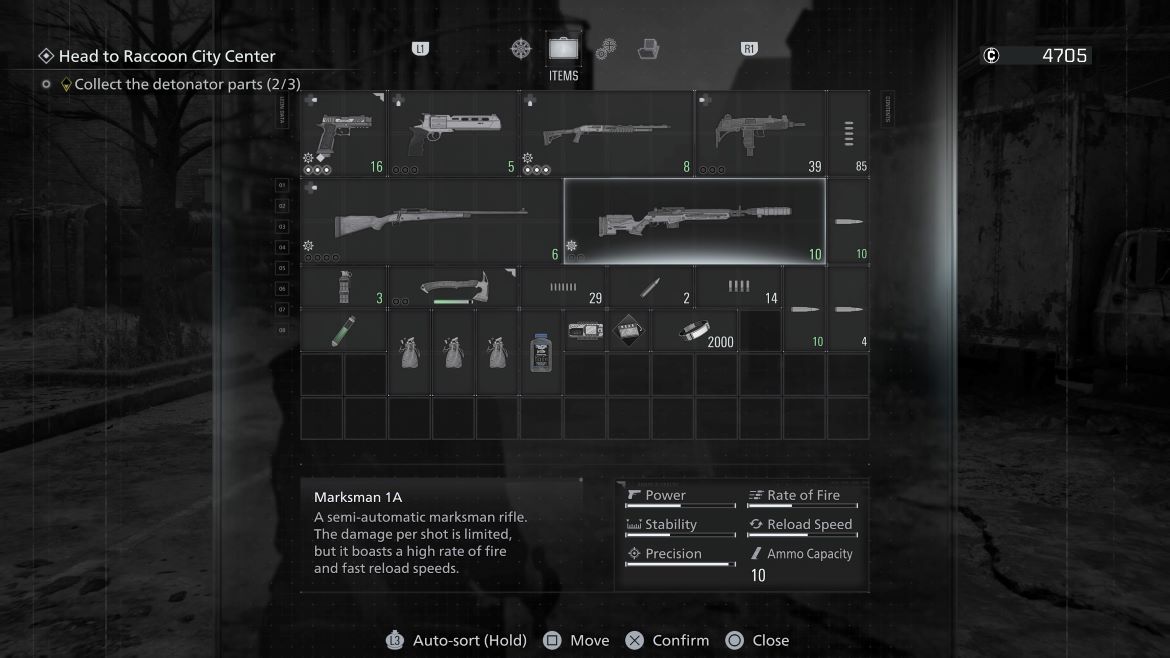Image resolution: width=1170 pixels, height=658 pixels.
Task: Choose the bangle item marked 2000
Action: [x=695, y=331]
